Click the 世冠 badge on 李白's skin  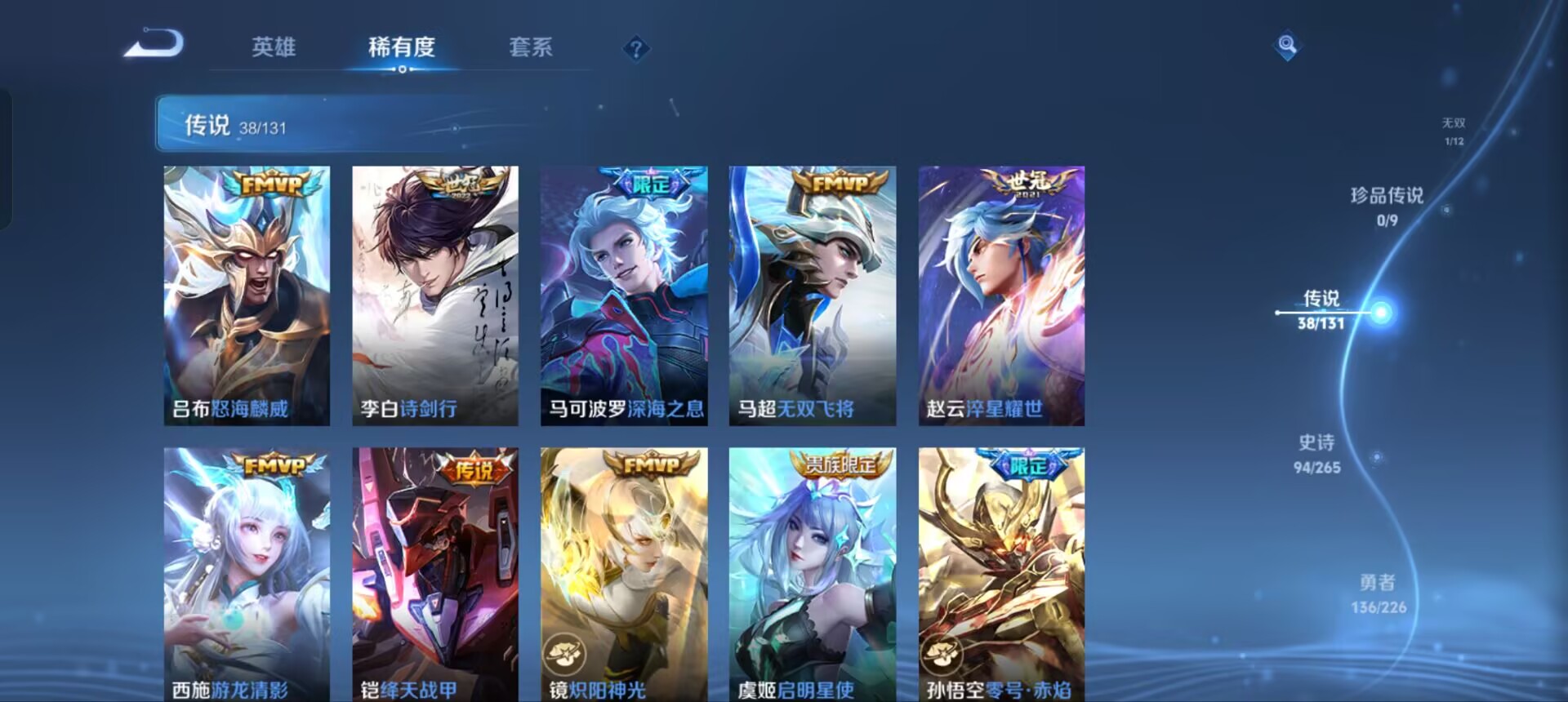[457, 184]
